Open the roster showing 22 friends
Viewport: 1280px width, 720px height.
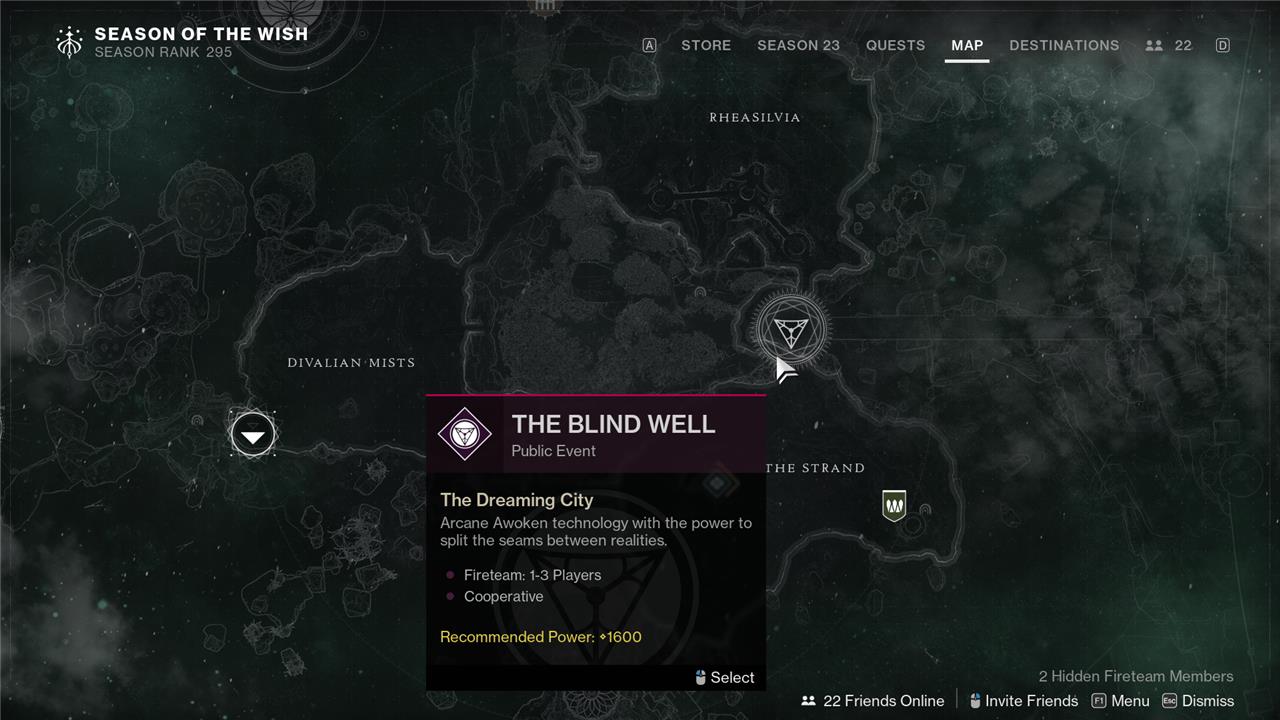(x=1169, y=45)
